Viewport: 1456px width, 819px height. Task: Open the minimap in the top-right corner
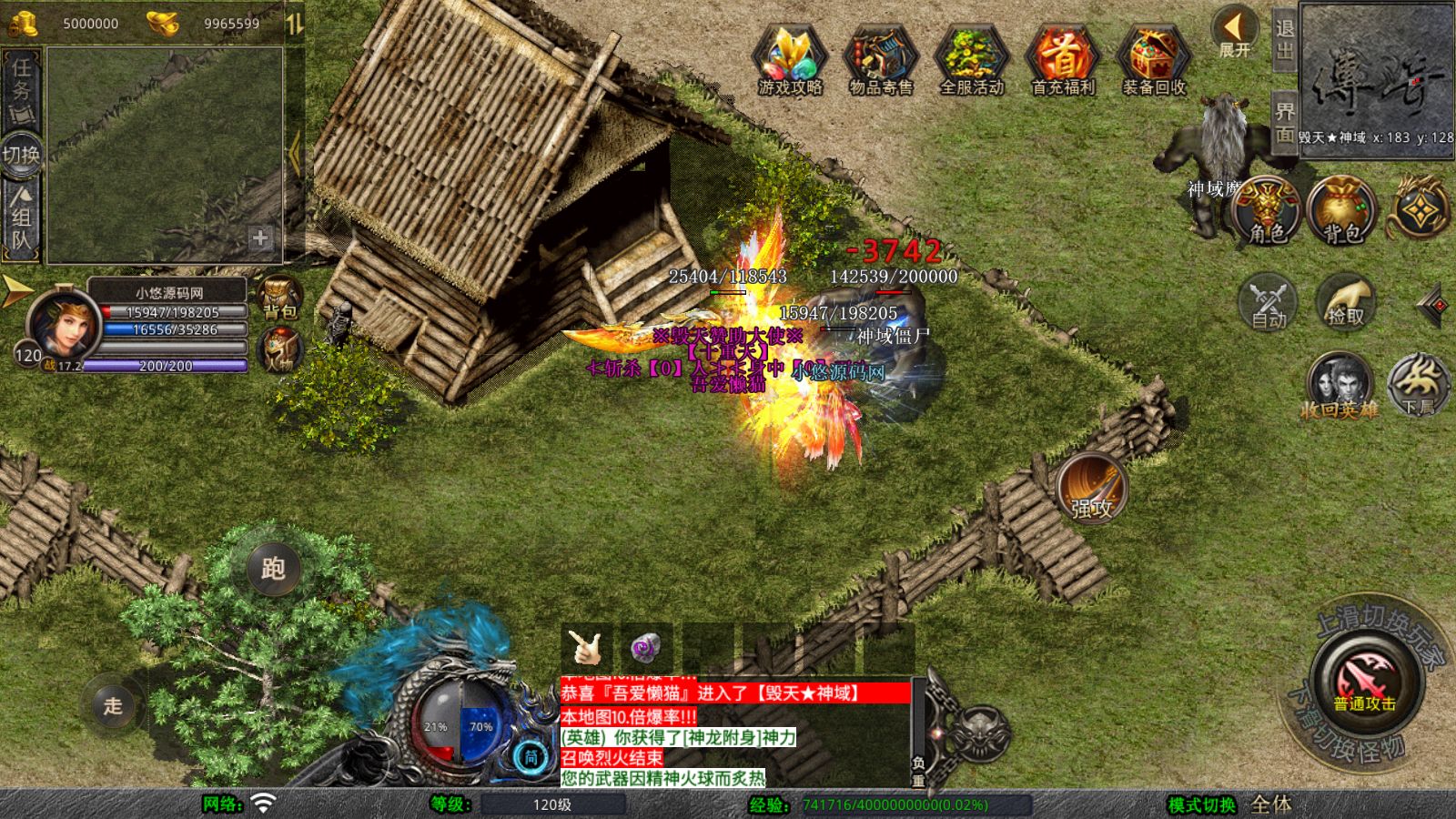(1377, 80)
